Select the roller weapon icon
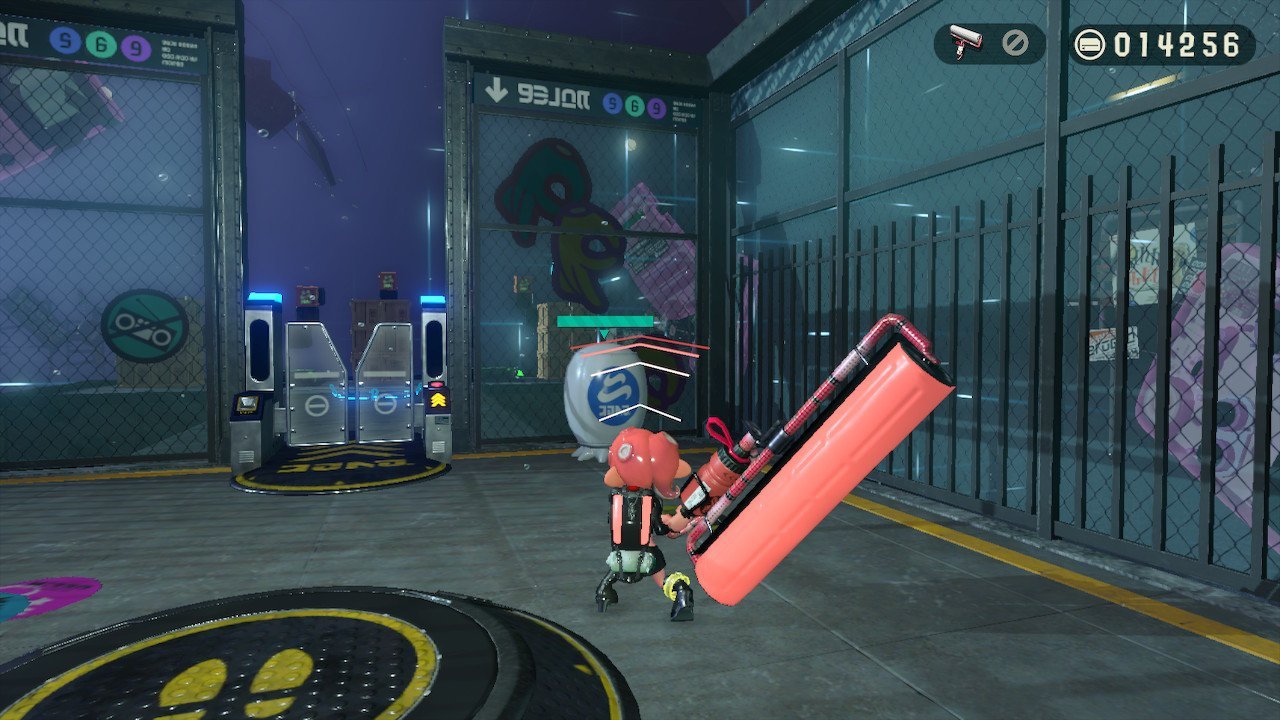The width and height of the screenshot is (1280, 720). (x=965, y=43)
